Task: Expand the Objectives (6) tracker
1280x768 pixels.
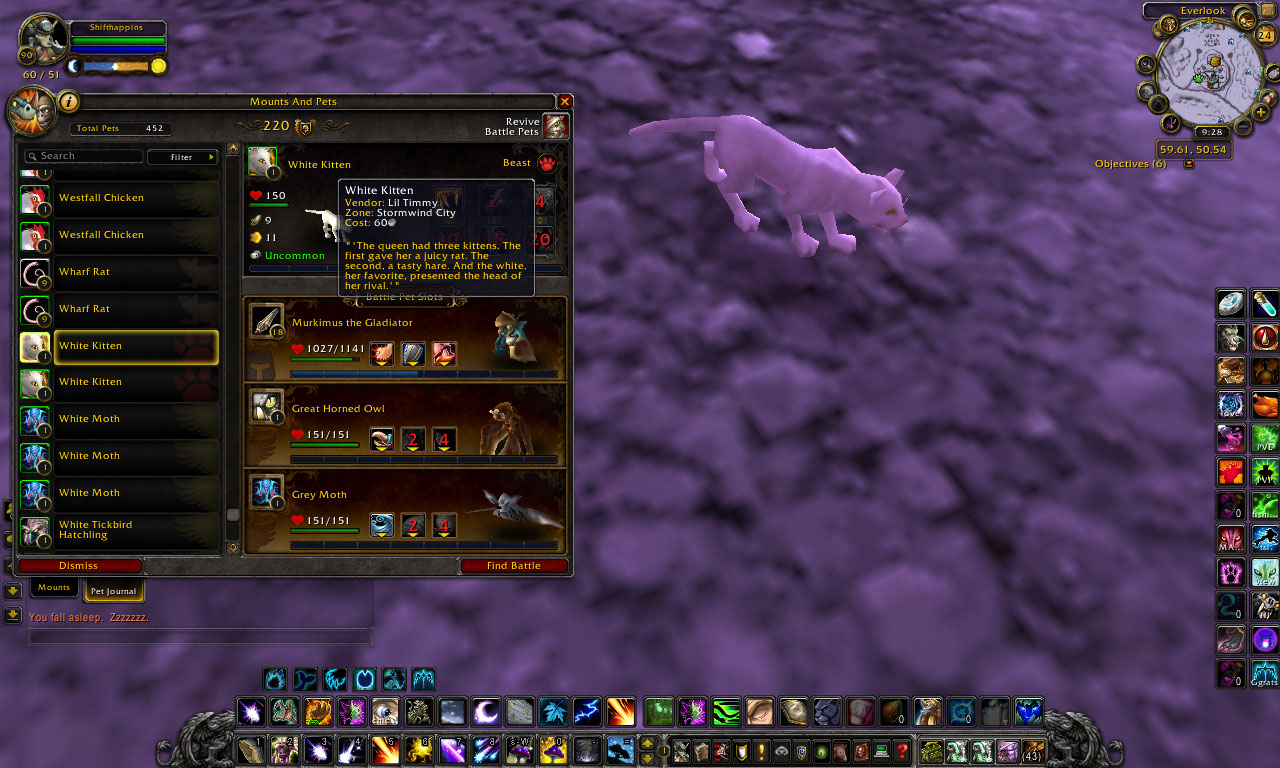Action: click(1129, 163)
